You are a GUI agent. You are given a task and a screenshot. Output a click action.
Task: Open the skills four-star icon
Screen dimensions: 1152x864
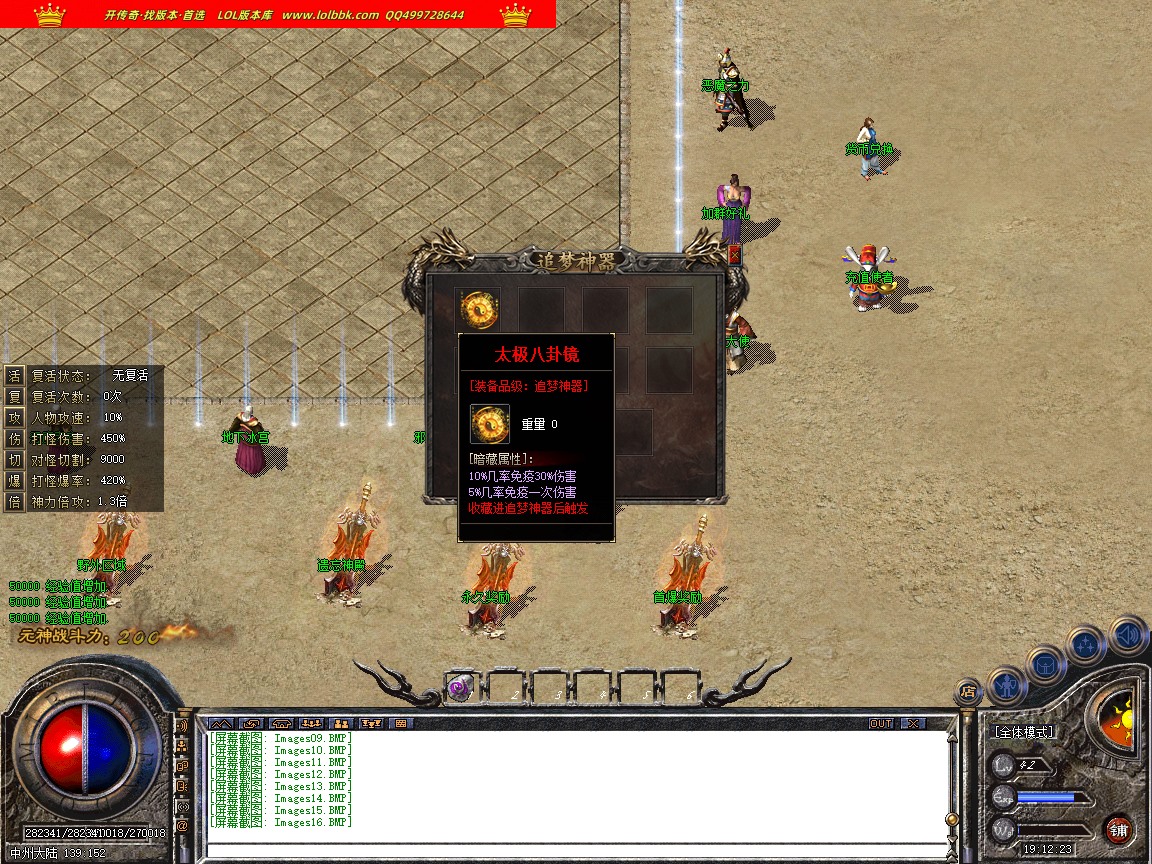coord(1086,644)
